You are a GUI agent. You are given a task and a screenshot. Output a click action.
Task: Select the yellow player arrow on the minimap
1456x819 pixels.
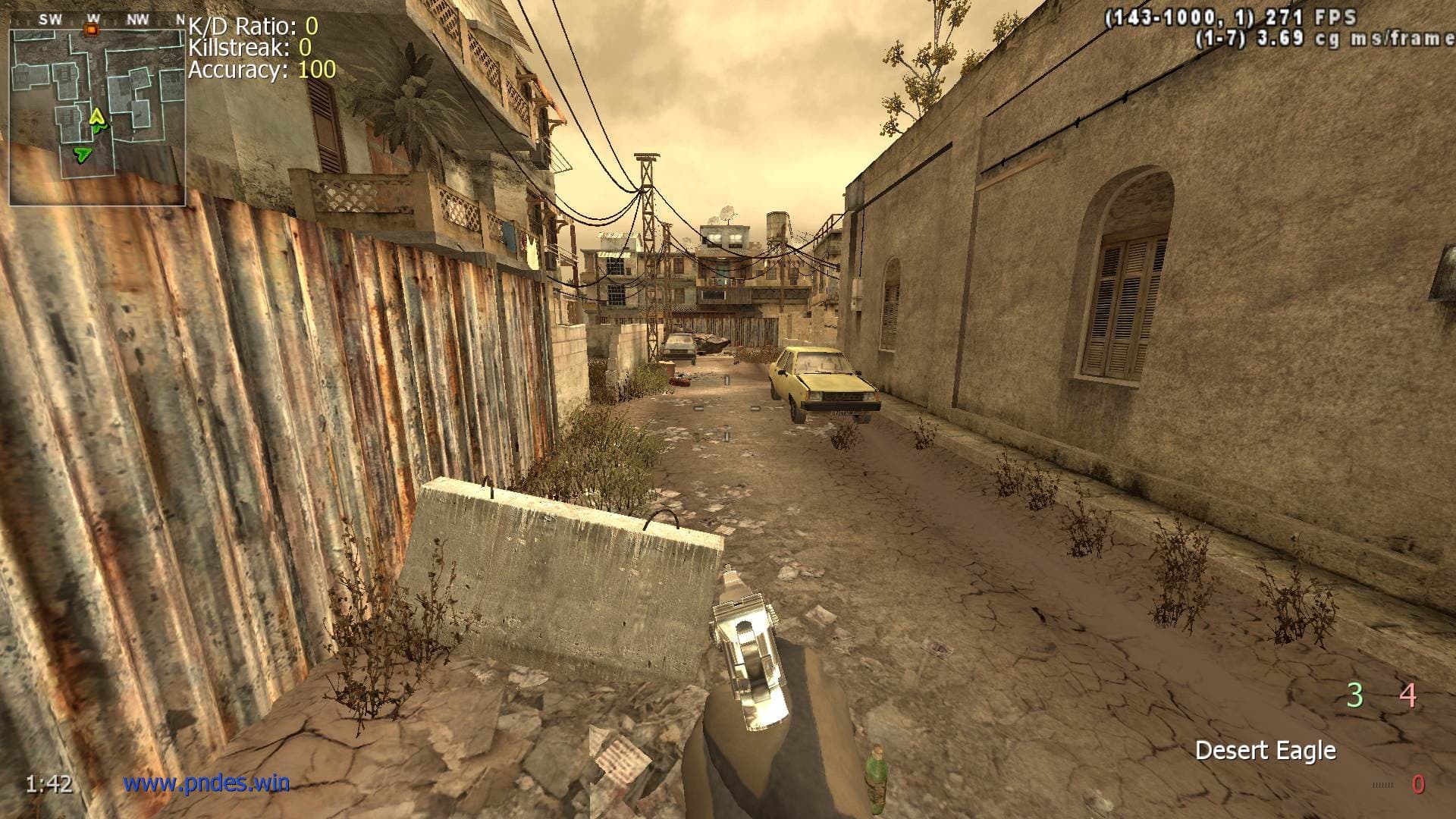[x=96, y=117]
